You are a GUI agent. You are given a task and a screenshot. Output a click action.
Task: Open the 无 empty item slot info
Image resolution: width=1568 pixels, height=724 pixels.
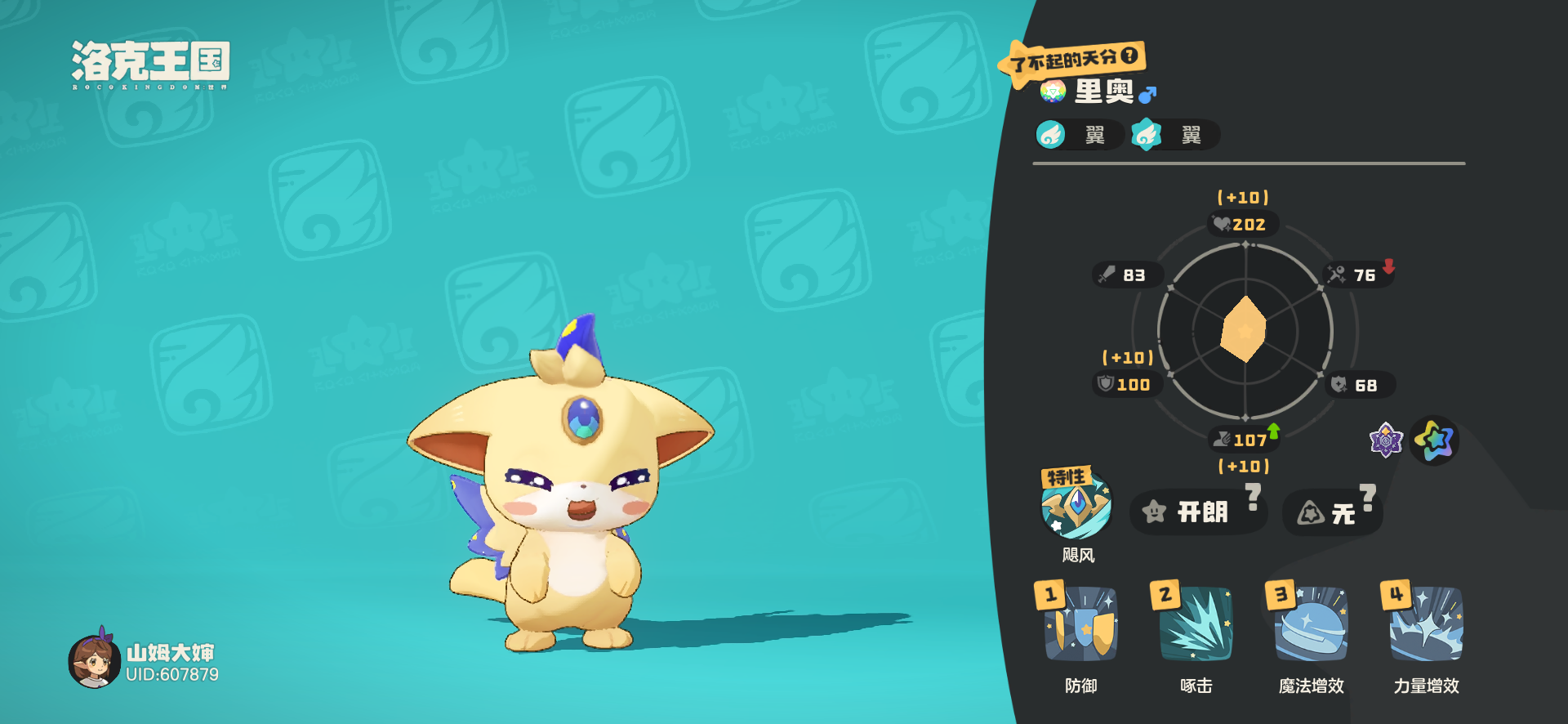(1331, 513)
